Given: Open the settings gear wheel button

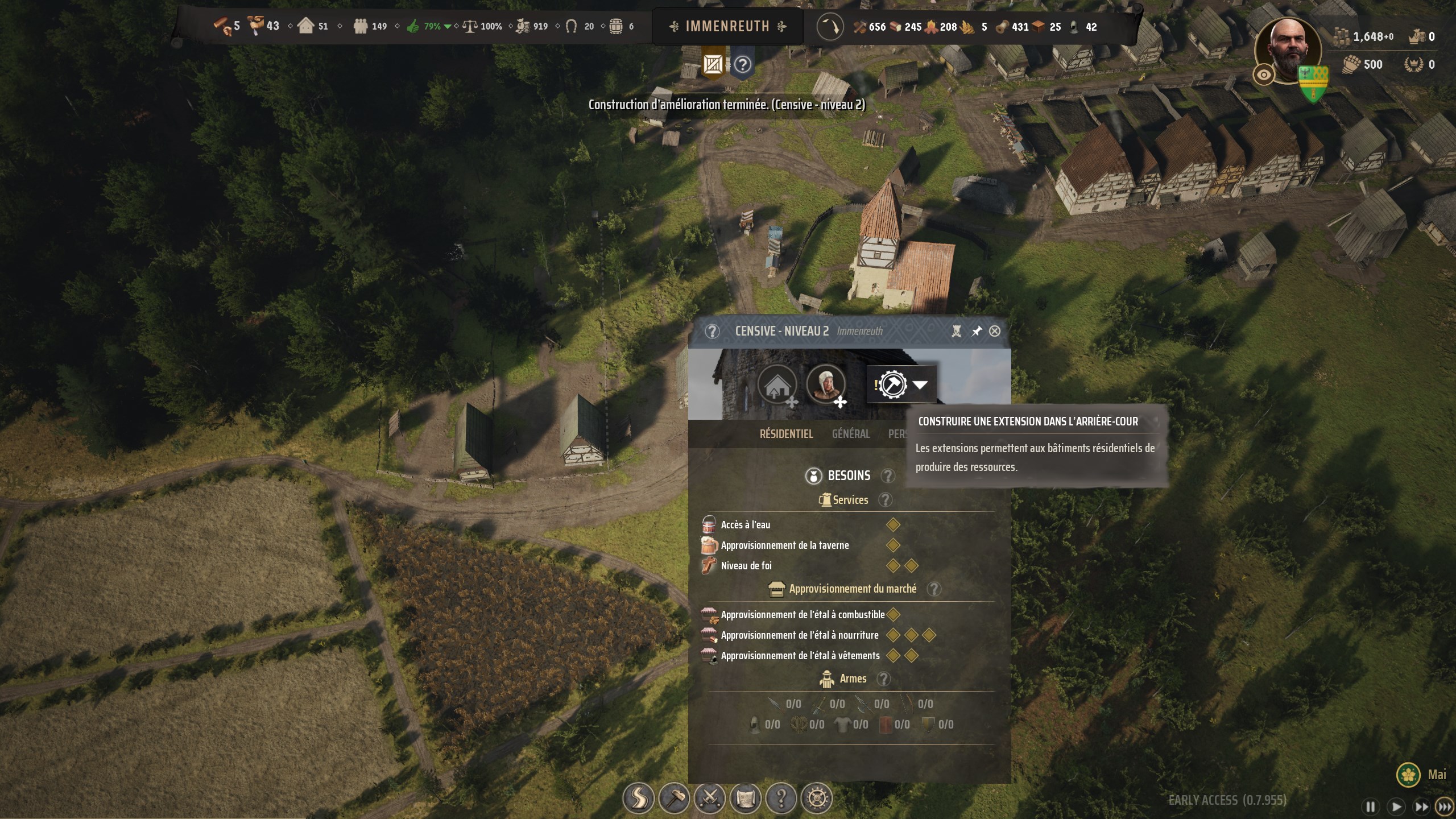Looking at the screenshot, I should pos(817,799).
